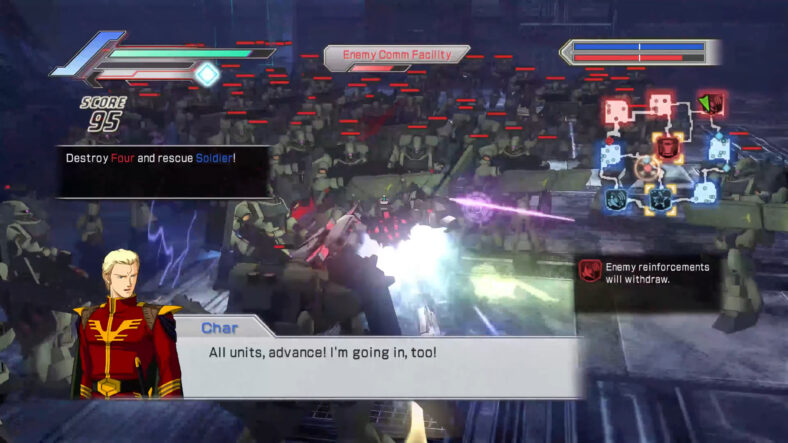Screen dimensions: 788x443
Task: Select the yellow-bracketed red field on minimap
Action: coord(668,148)
